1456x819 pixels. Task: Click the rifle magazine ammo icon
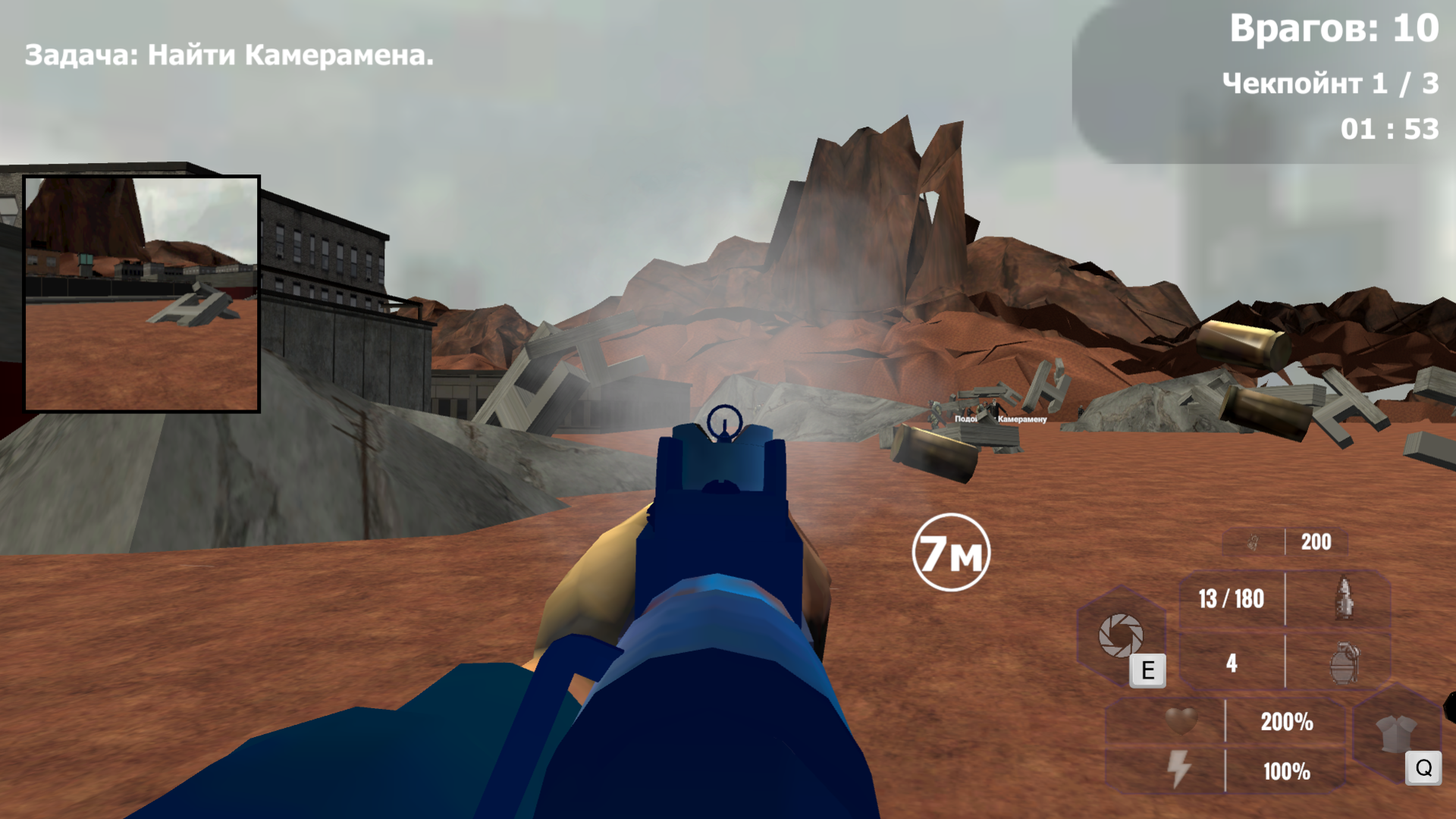click(x=1343, y=599)
